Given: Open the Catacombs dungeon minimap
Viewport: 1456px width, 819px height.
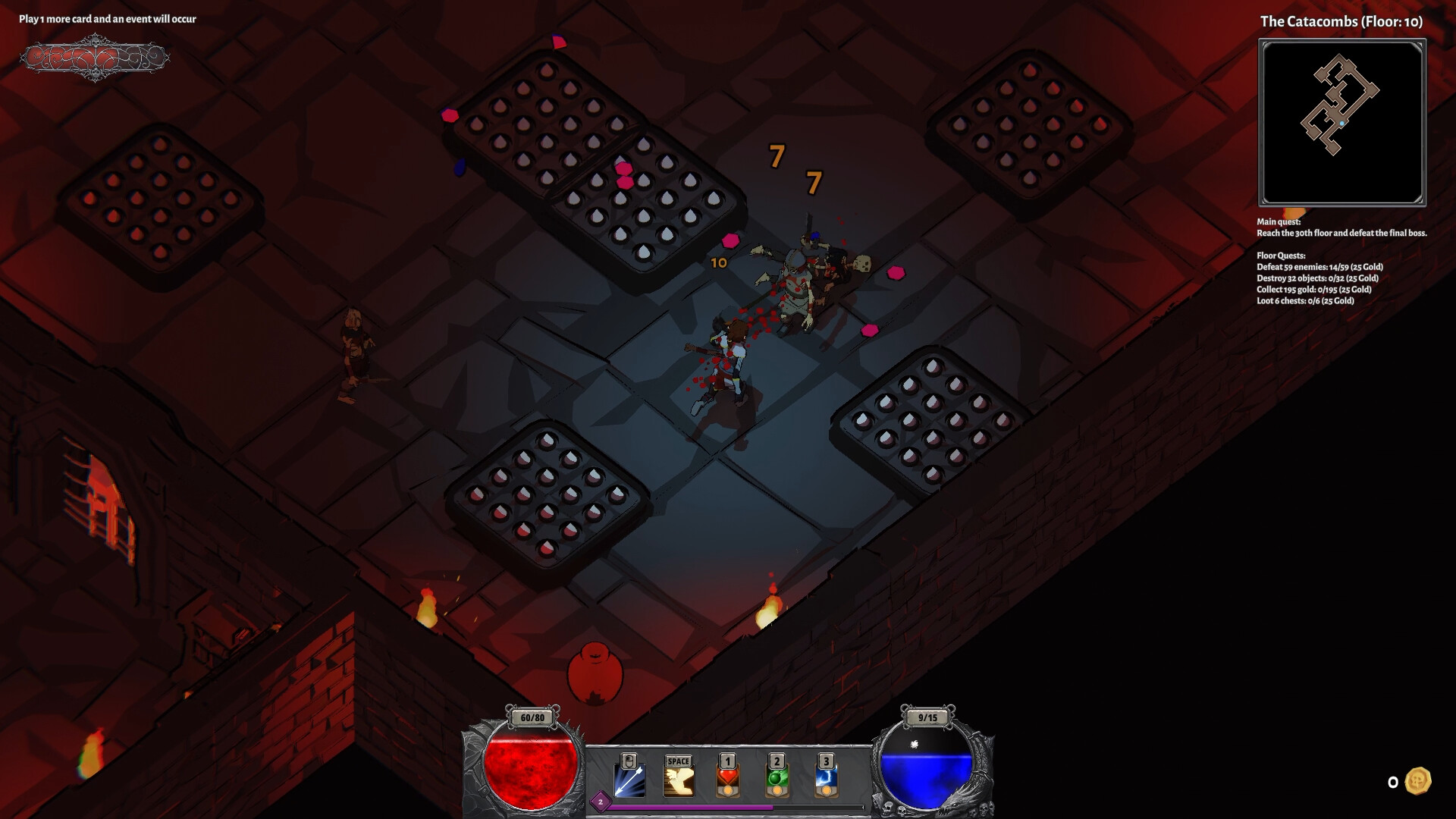Looking at the screenshot, I should point(1341,123).
